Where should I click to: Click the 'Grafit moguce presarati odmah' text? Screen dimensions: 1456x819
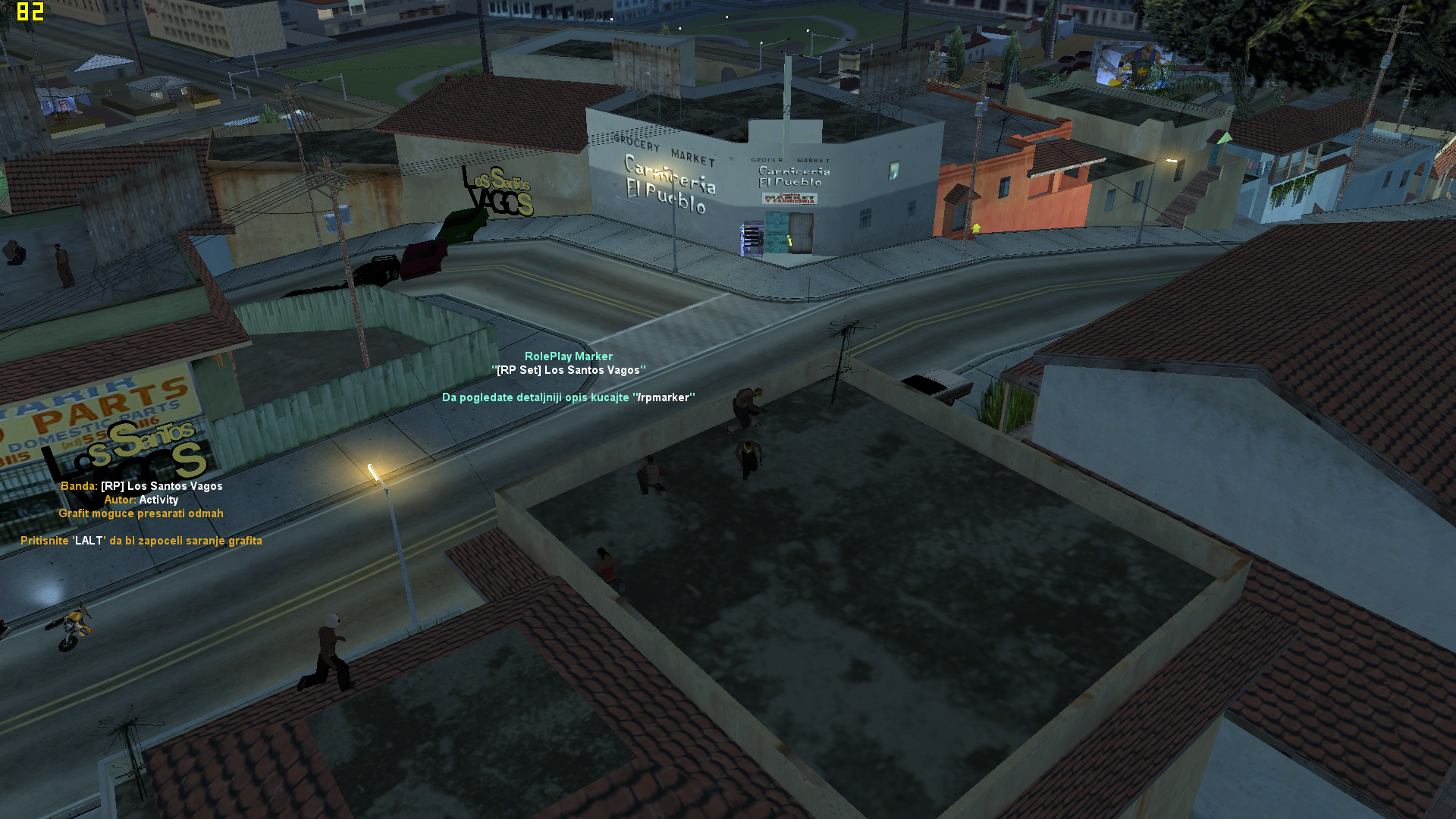141,513
